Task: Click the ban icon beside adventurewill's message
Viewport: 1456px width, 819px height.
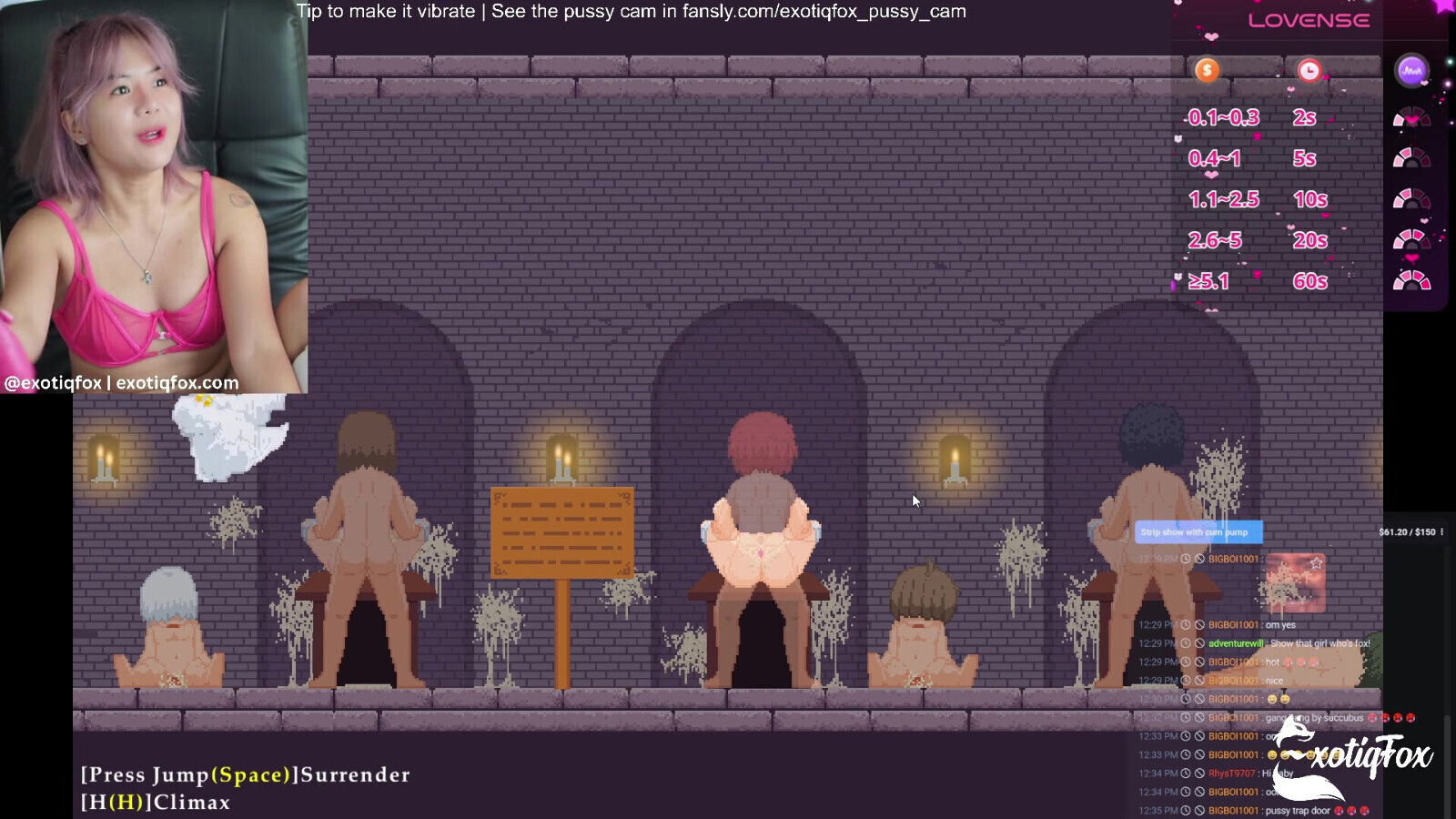Action: click(x=1199, y=643)
